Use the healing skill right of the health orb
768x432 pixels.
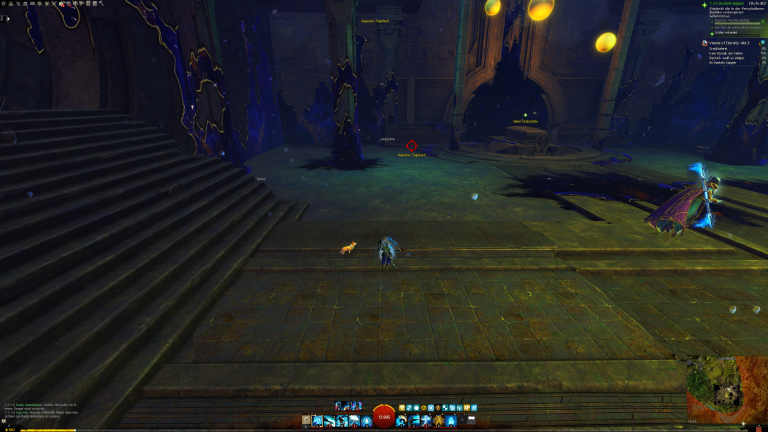tap(402, 421)
